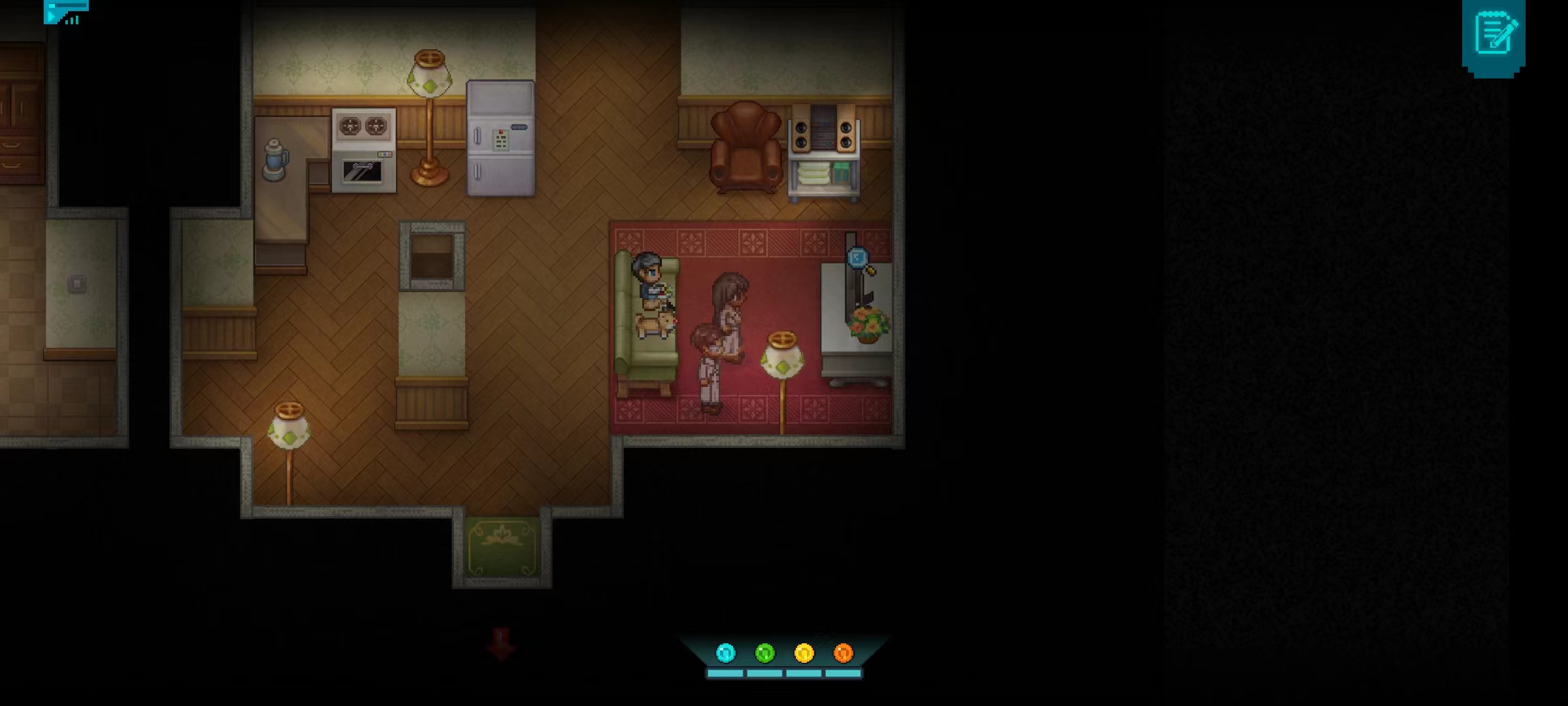This screenshot has height=706, width=1568.
Task: Select the yellow memory orb
Action: (804, 652)
